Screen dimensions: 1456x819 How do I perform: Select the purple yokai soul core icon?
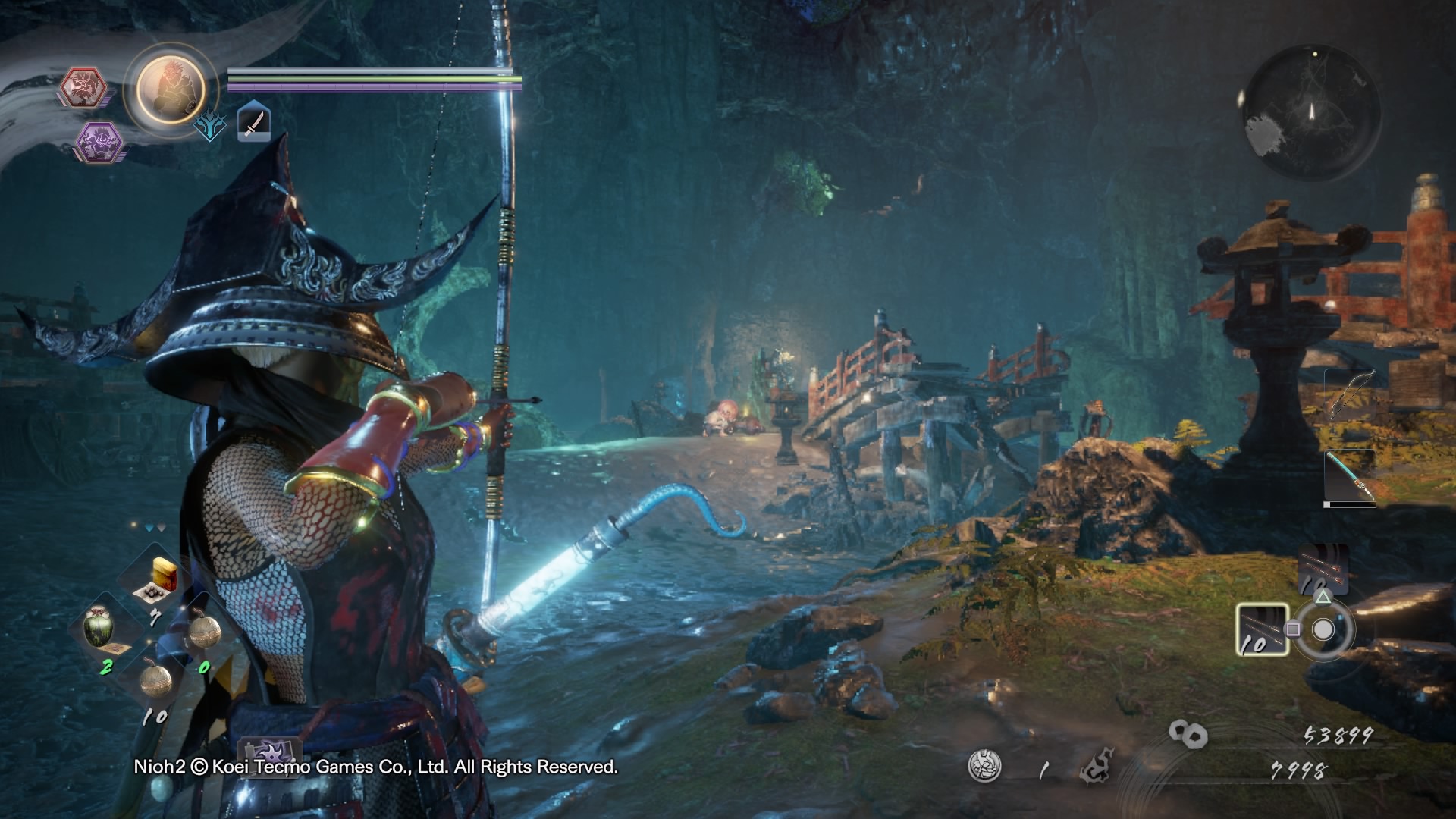[99, 142]
